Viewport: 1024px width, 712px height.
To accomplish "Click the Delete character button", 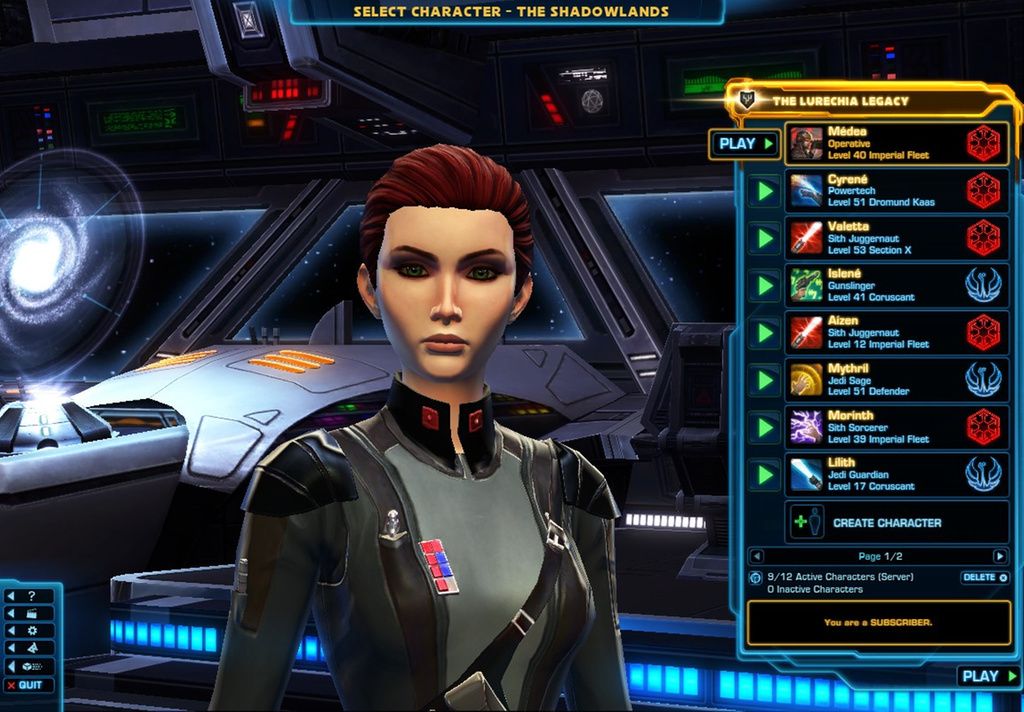I will tap(982, 578).
